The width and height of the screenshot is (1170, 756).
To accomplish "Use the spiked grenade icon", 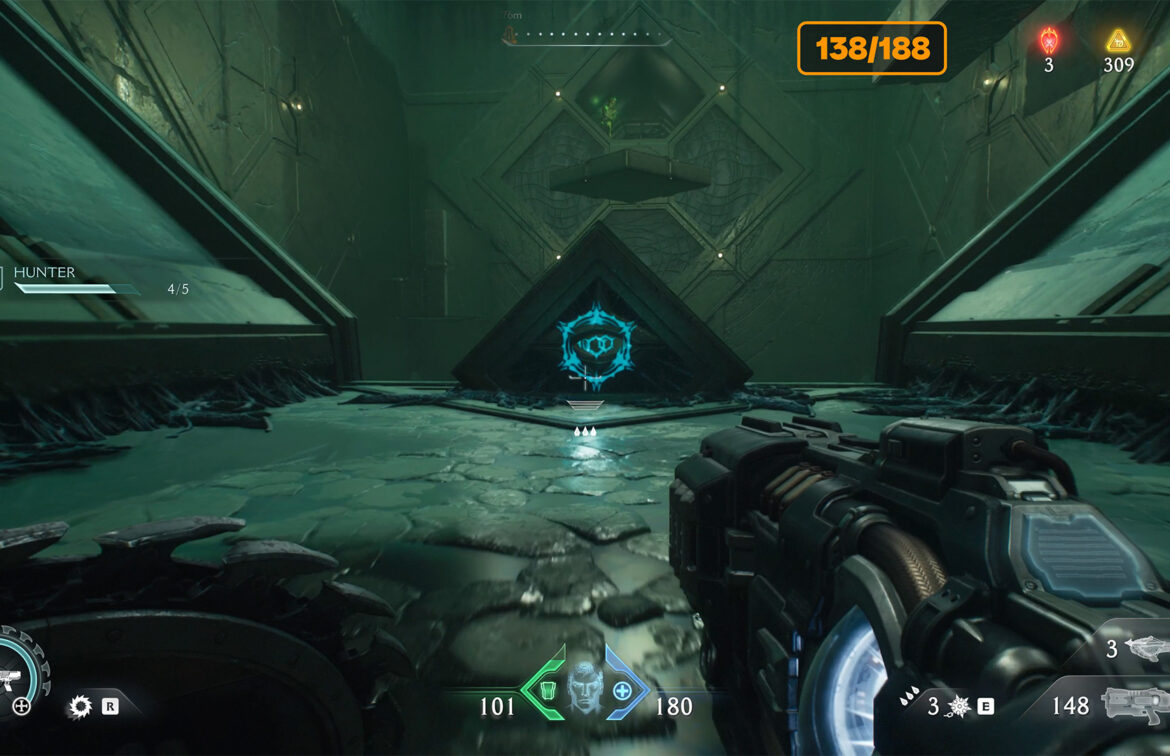I will coord(958,706).
